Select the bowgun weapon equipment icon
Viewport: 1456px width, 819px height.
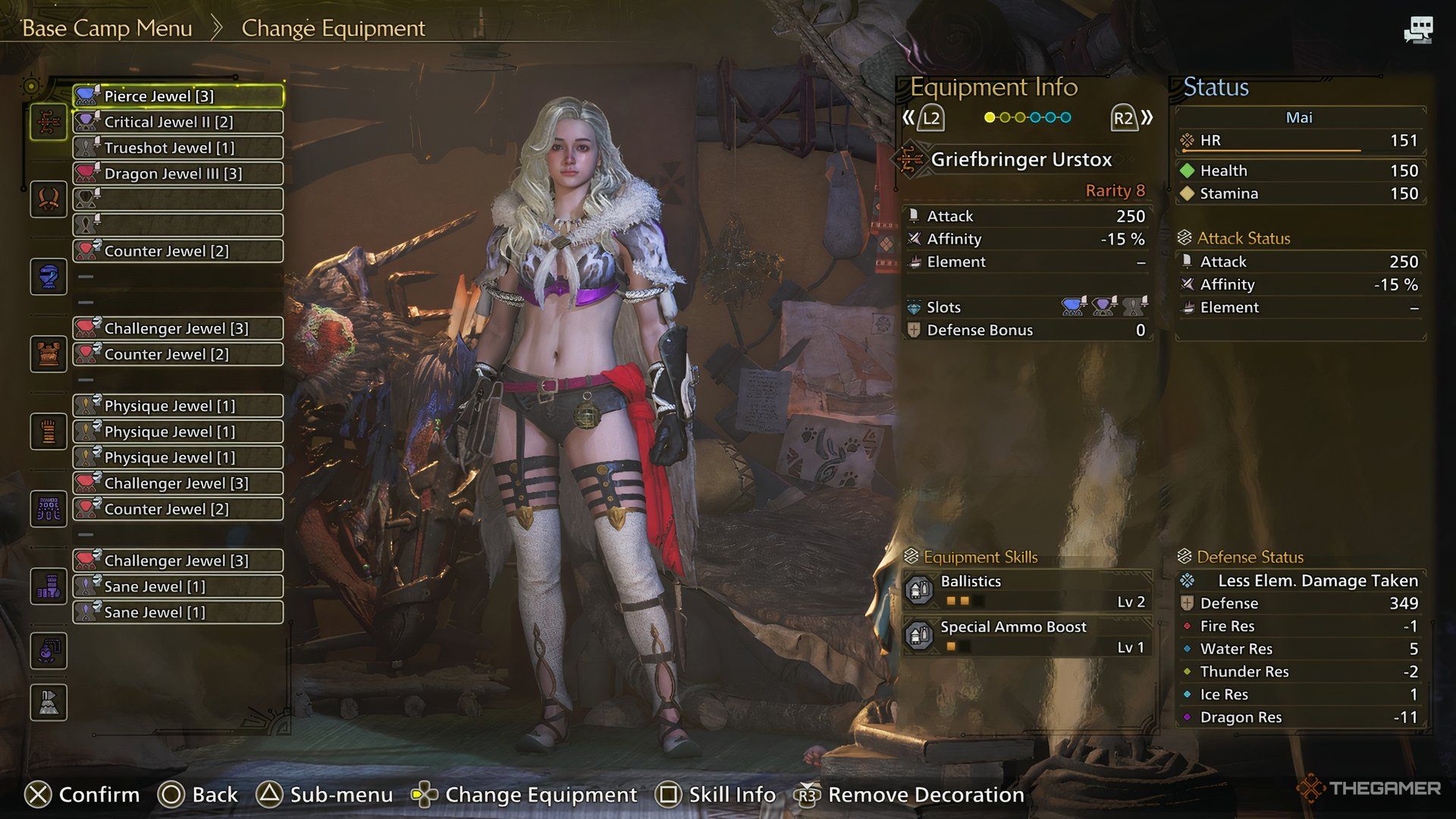pos(49,121)
